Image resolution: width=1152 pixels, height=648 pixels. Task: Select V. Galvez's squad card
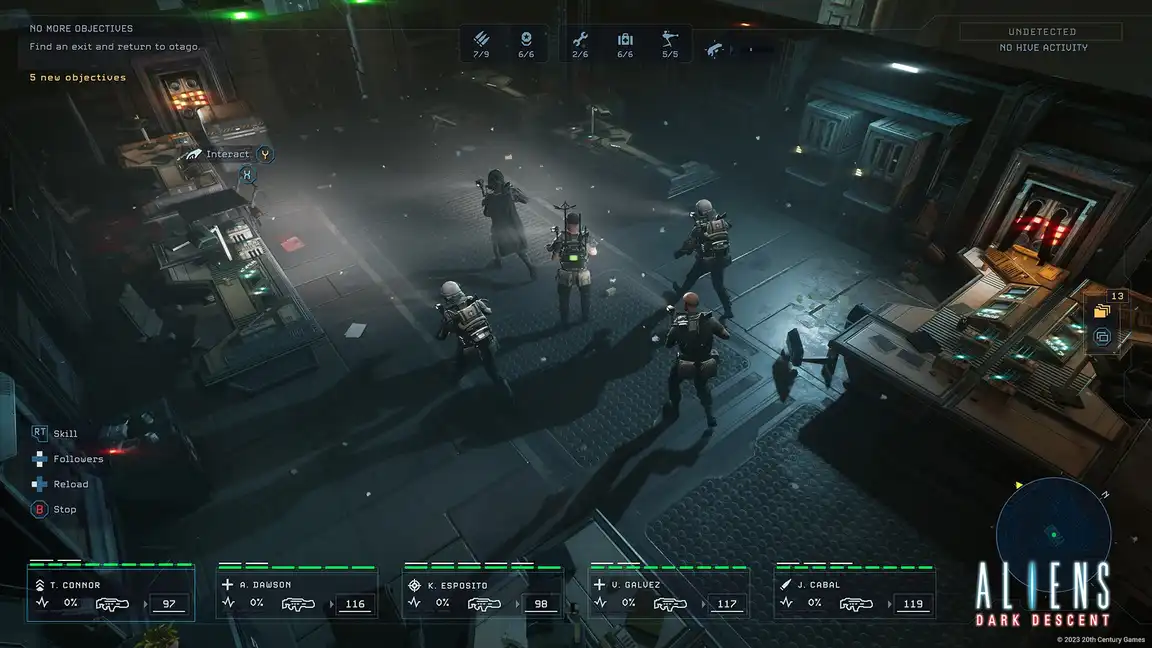tap(669, 594)
